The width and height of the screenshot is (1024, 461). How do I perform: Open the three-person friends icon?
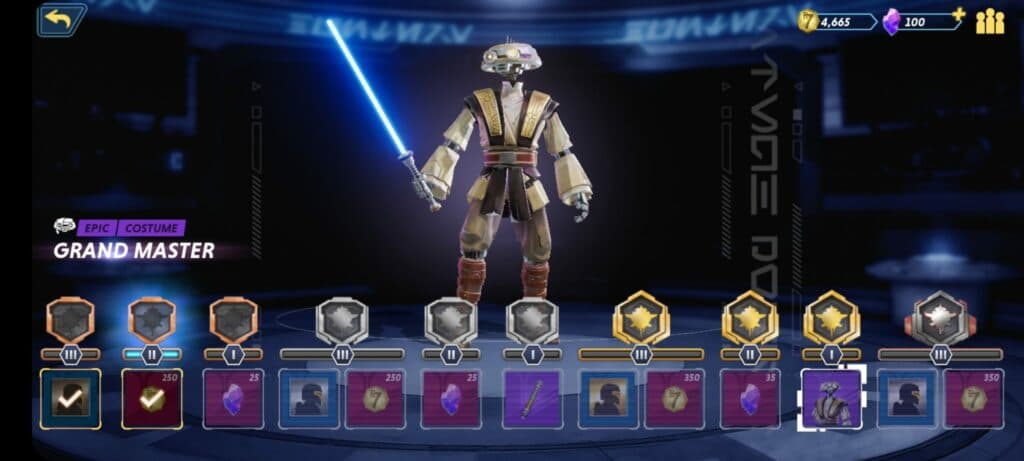[x=990, y=20]
